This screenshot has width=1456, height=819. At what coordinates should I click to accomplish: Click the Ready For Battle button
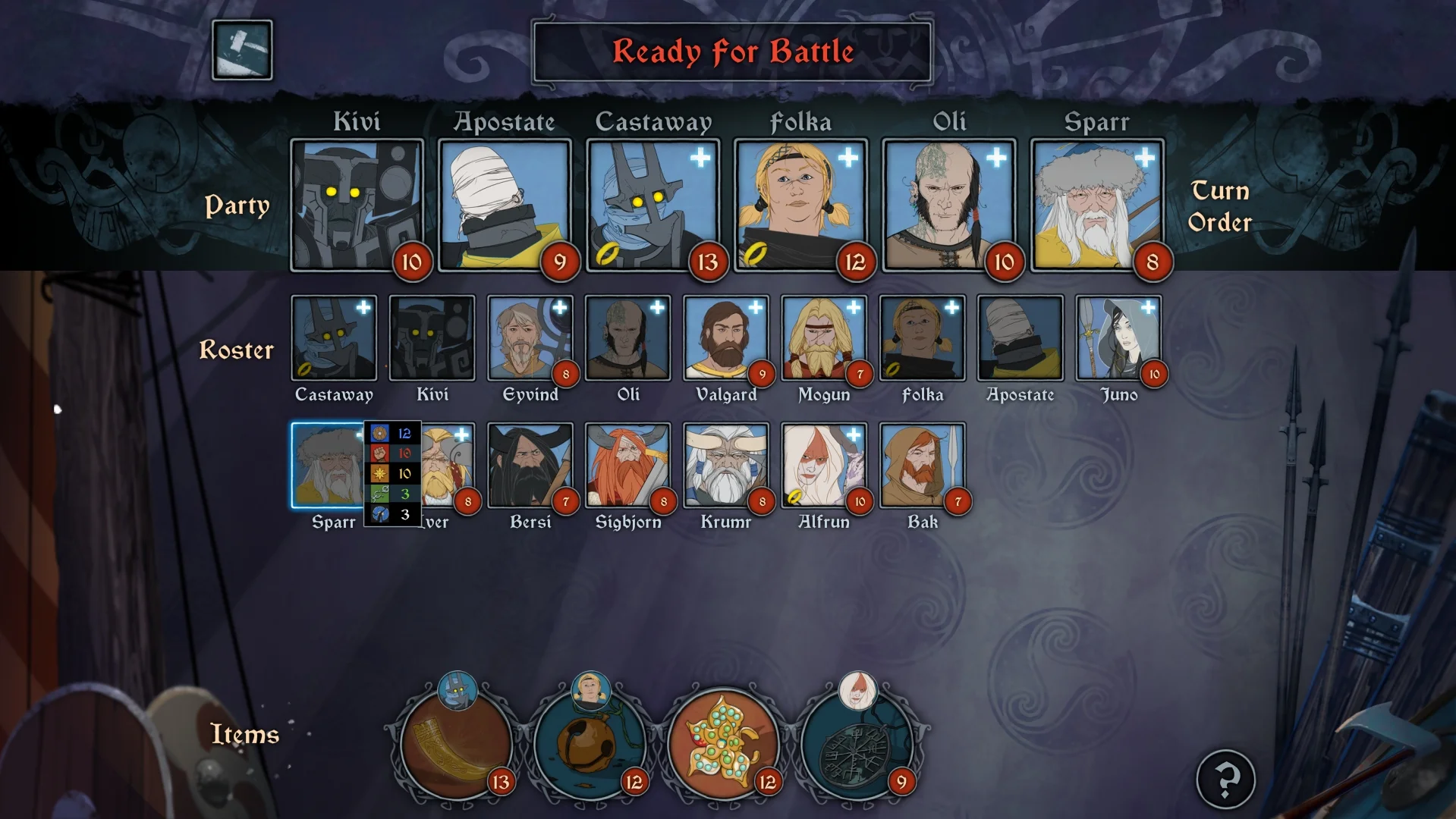coord(732,52)
